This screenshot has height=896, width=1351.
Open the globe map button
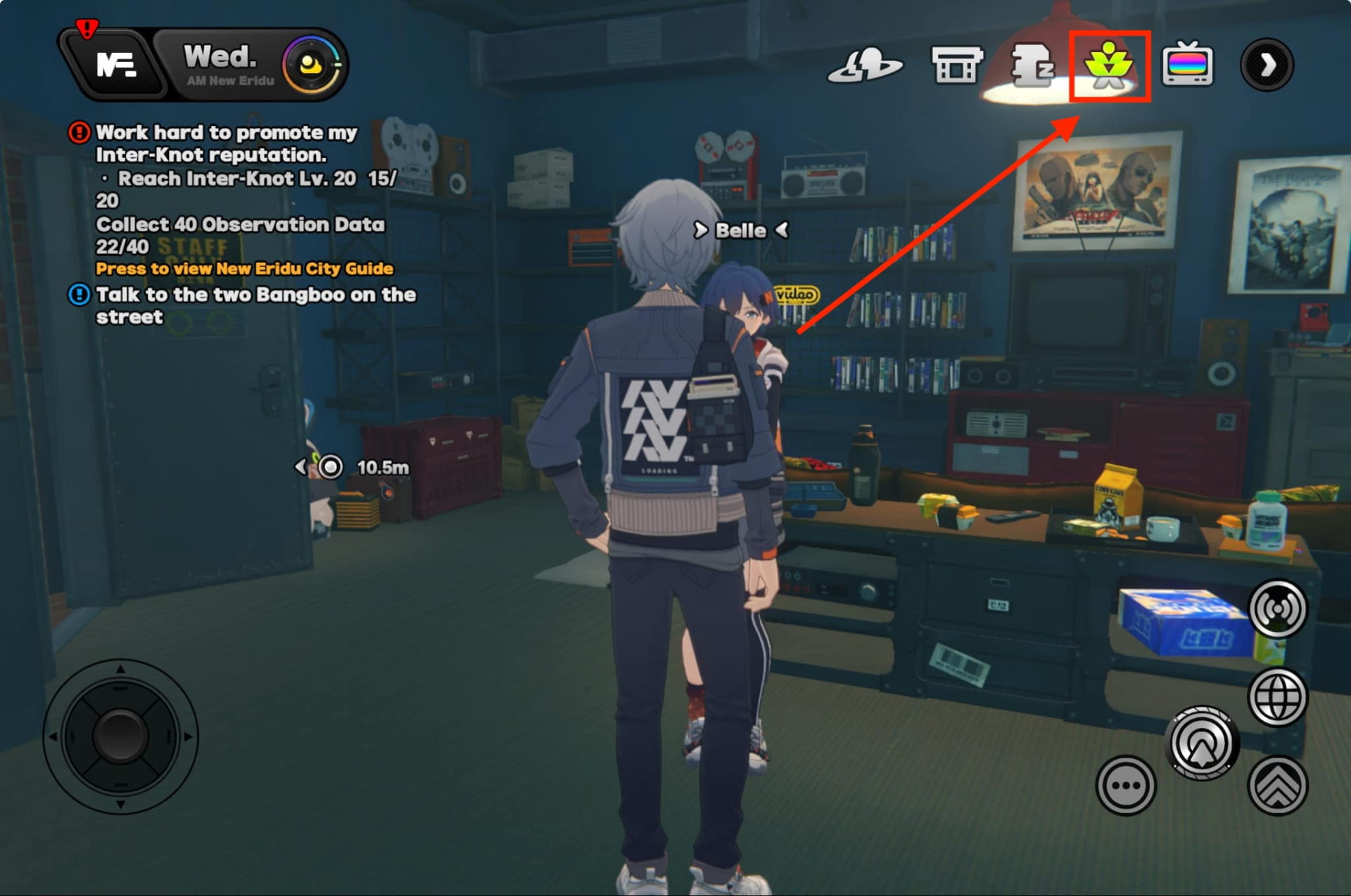tap(1277, 698)
